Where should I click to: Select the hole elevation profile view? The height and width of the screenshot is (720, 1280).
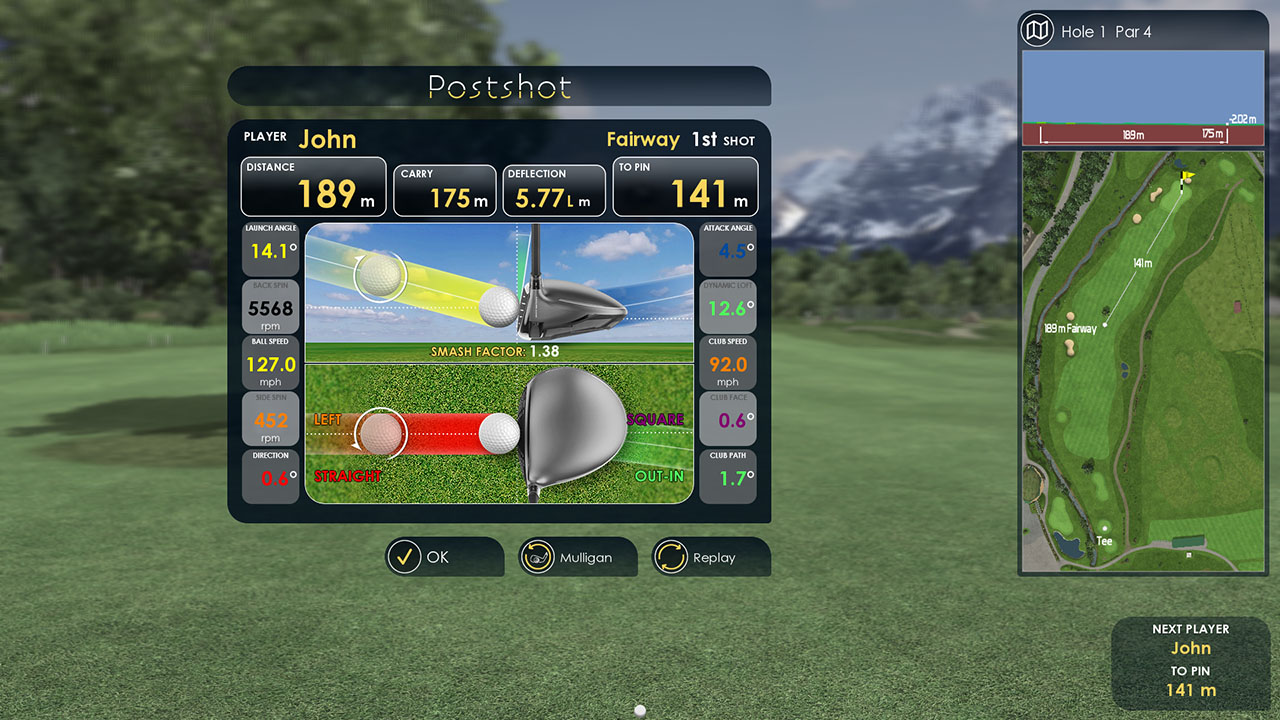tap(1143, 100)
